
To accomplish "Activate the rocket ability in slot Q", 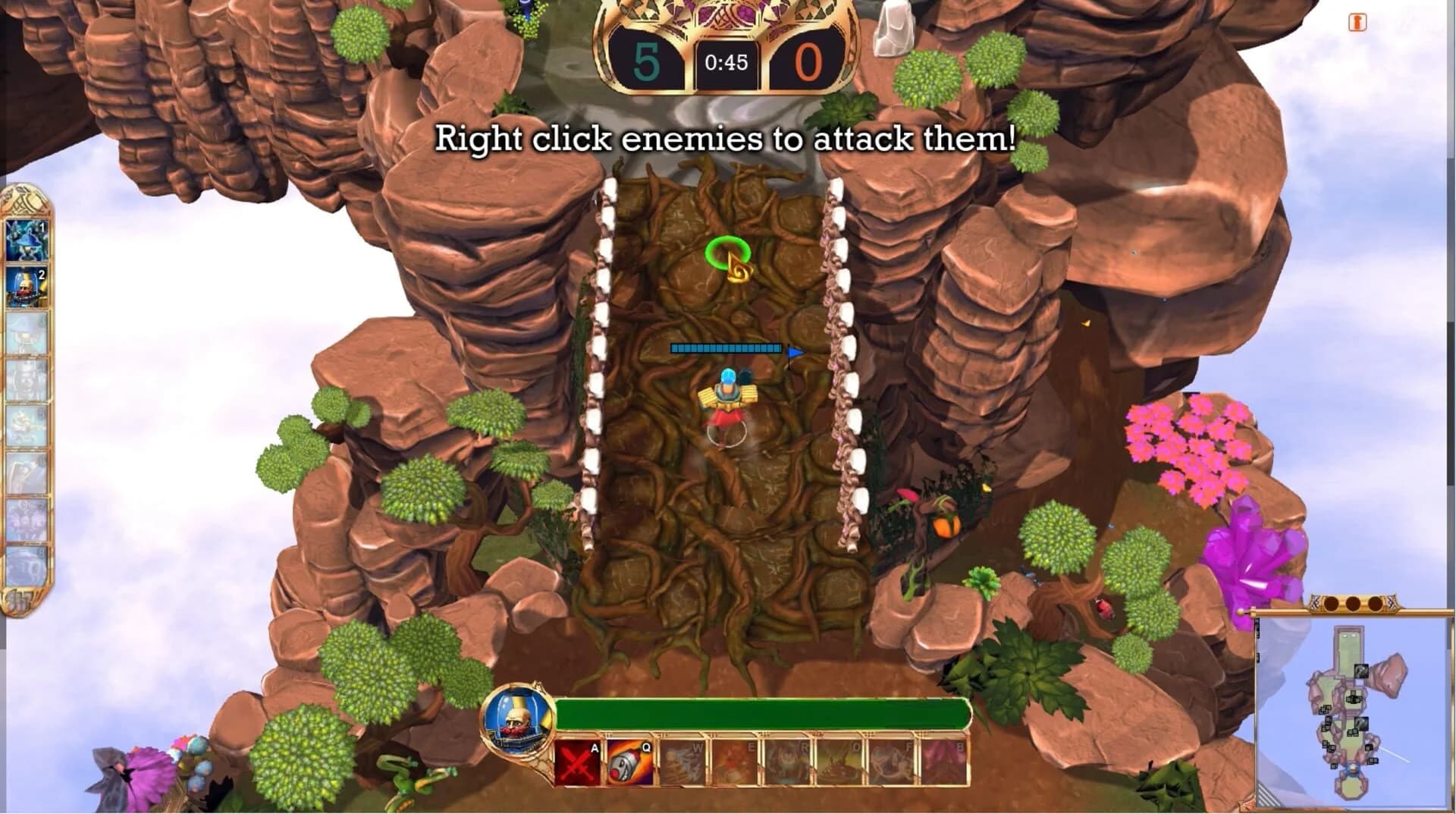I will pos(629,762).
